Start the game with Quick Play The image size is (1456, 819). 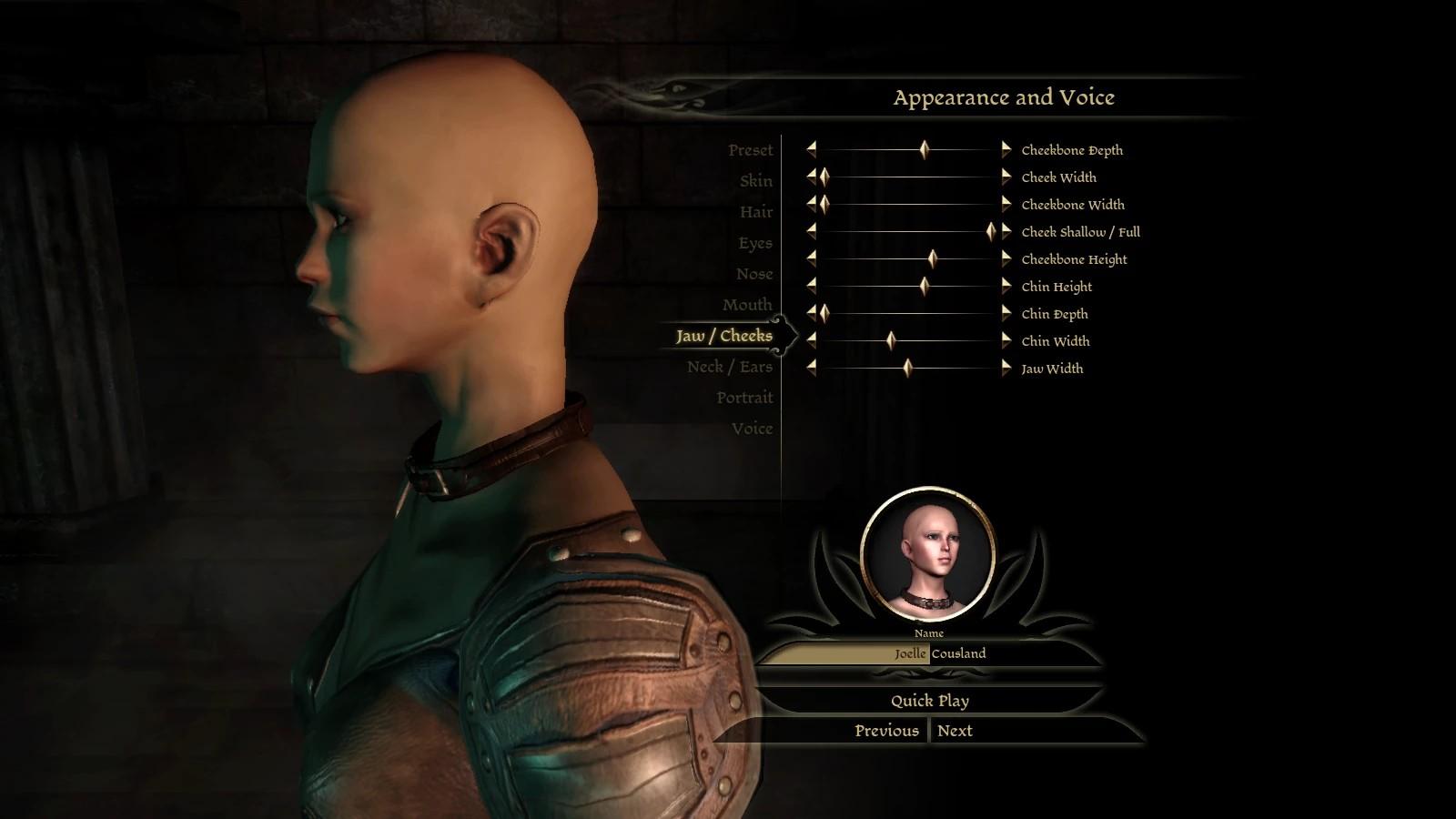(929, 701)
